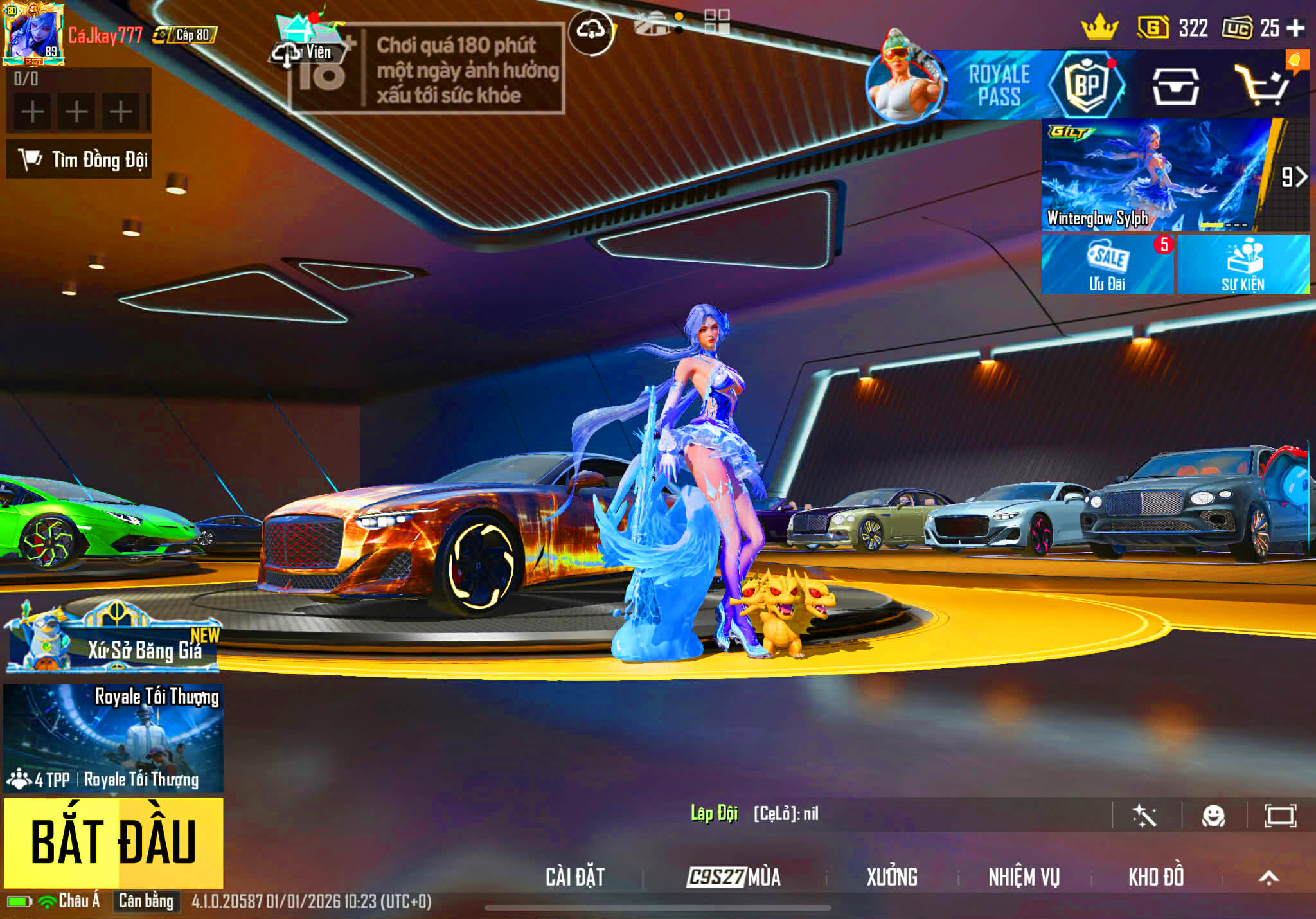1316x919 pixels.
Task: Open the shopping cart store
Action: pos(1262,86)
